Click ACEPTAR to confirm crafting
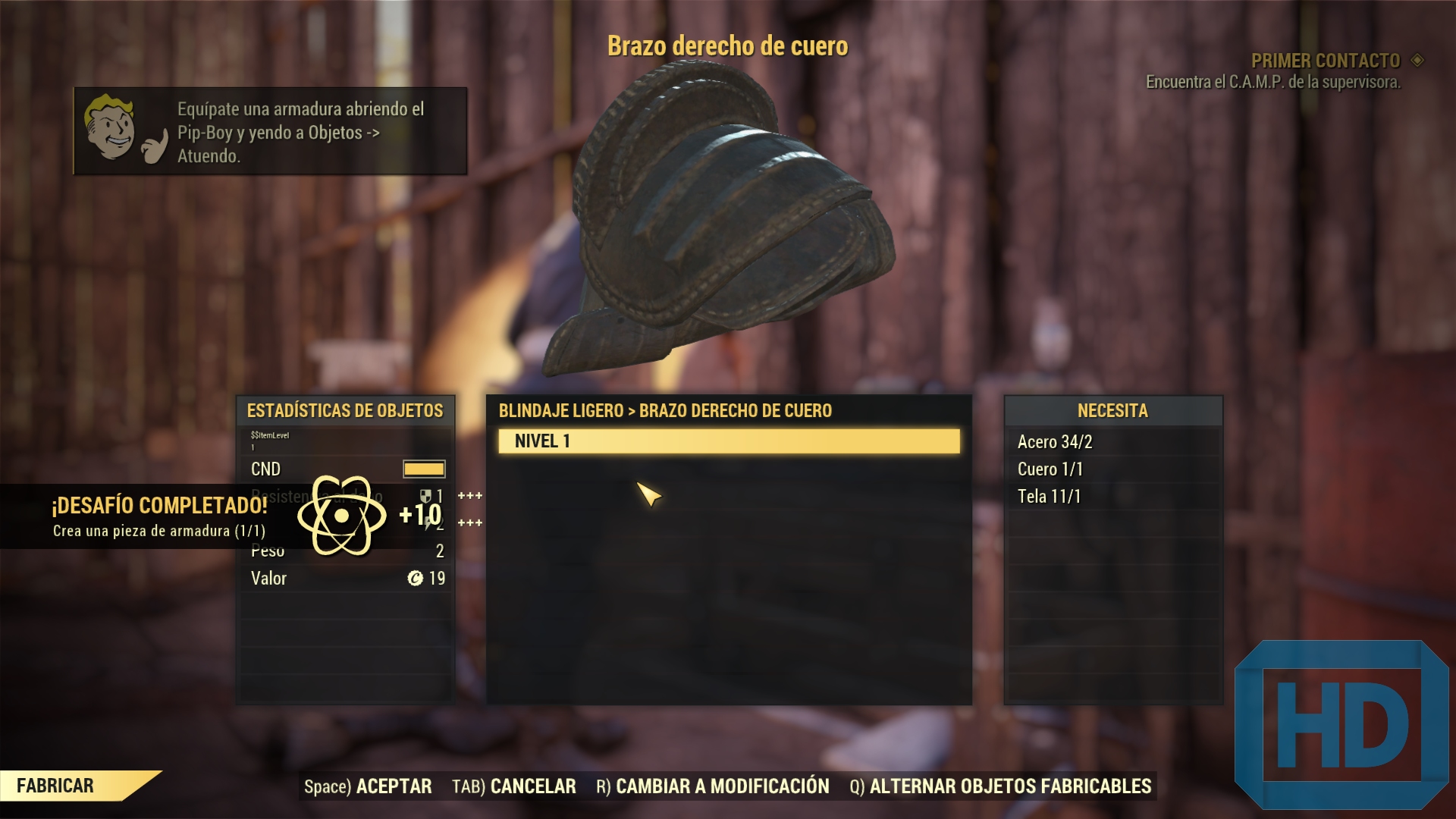Image resolution: width=1456 pixels, height=819 pixels. [x=369, y=786]
